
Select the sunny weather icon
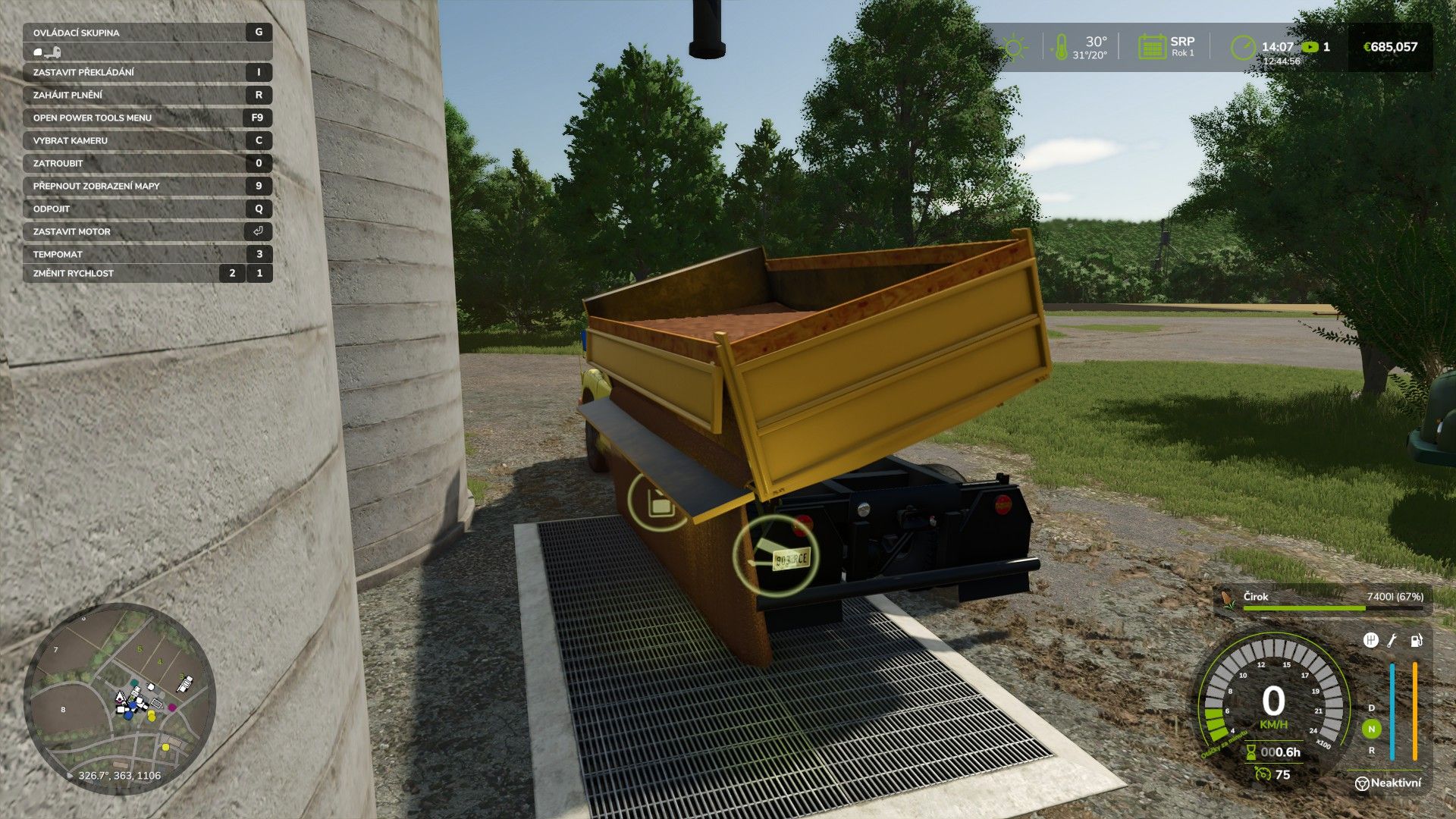coord(1014,47)
